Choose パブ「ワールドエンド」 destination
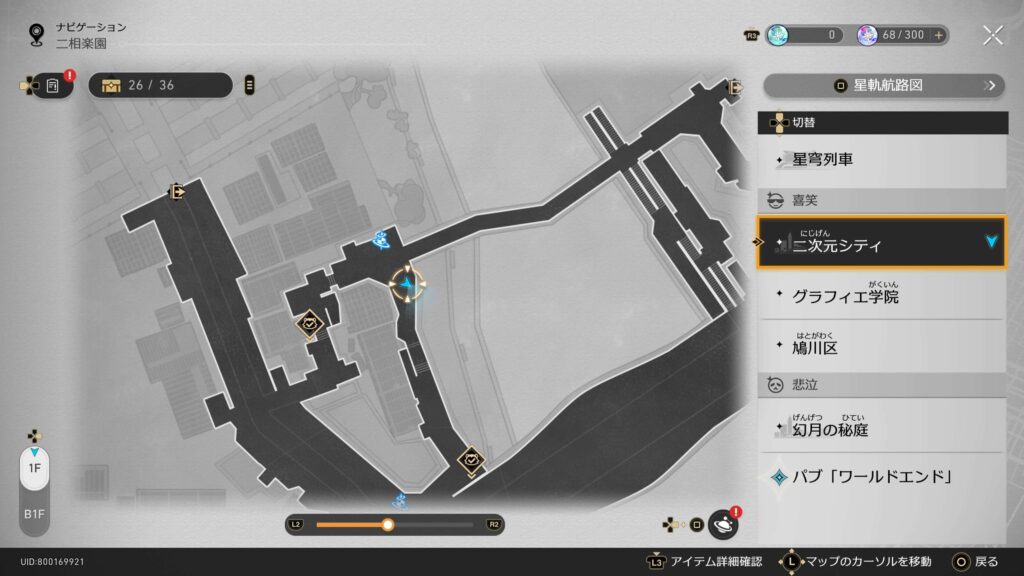1024x576 pixels. [x=882, y=476]
